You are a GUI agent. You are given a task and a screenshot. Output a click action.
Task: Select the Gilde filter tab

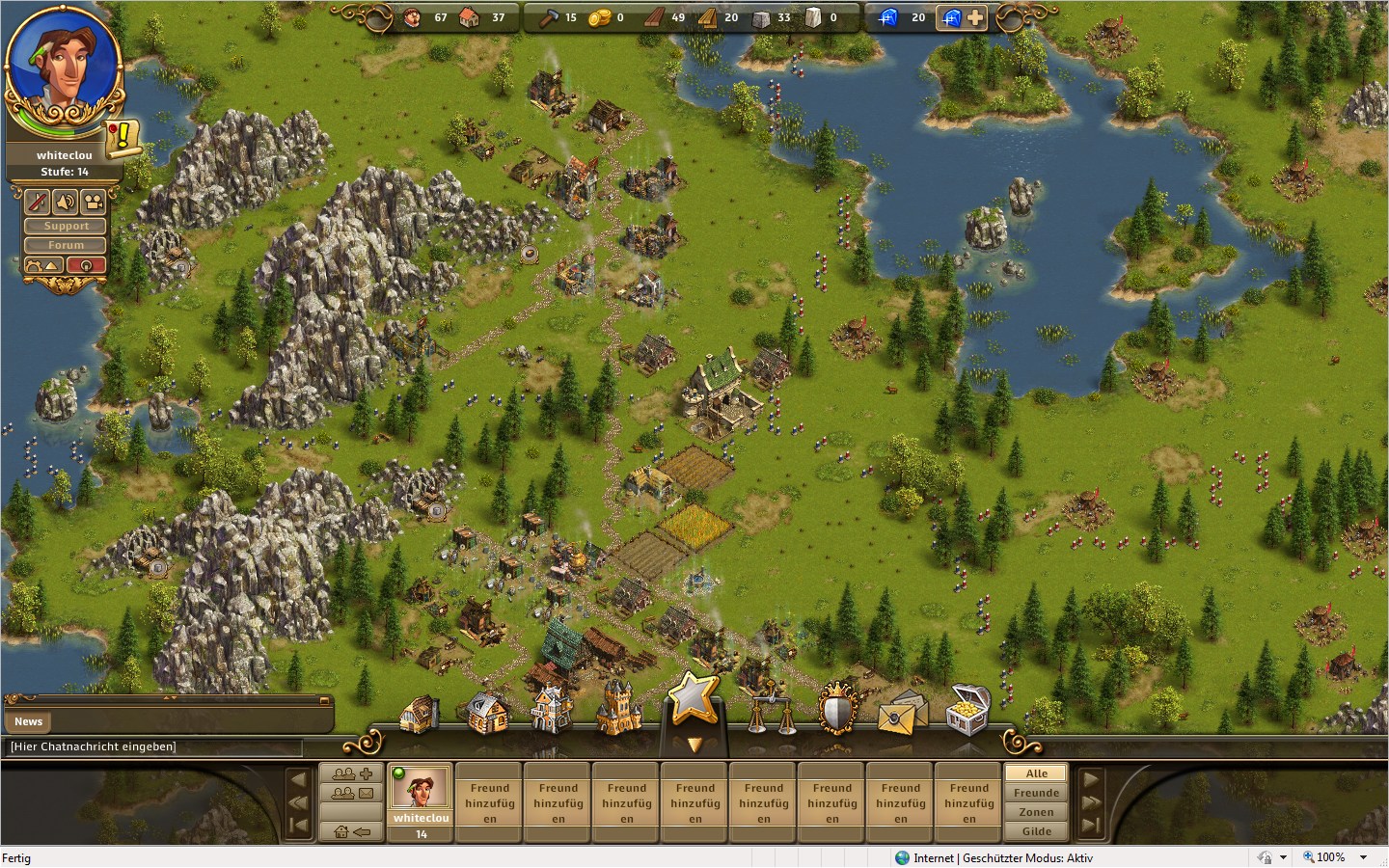point(1036,831)
